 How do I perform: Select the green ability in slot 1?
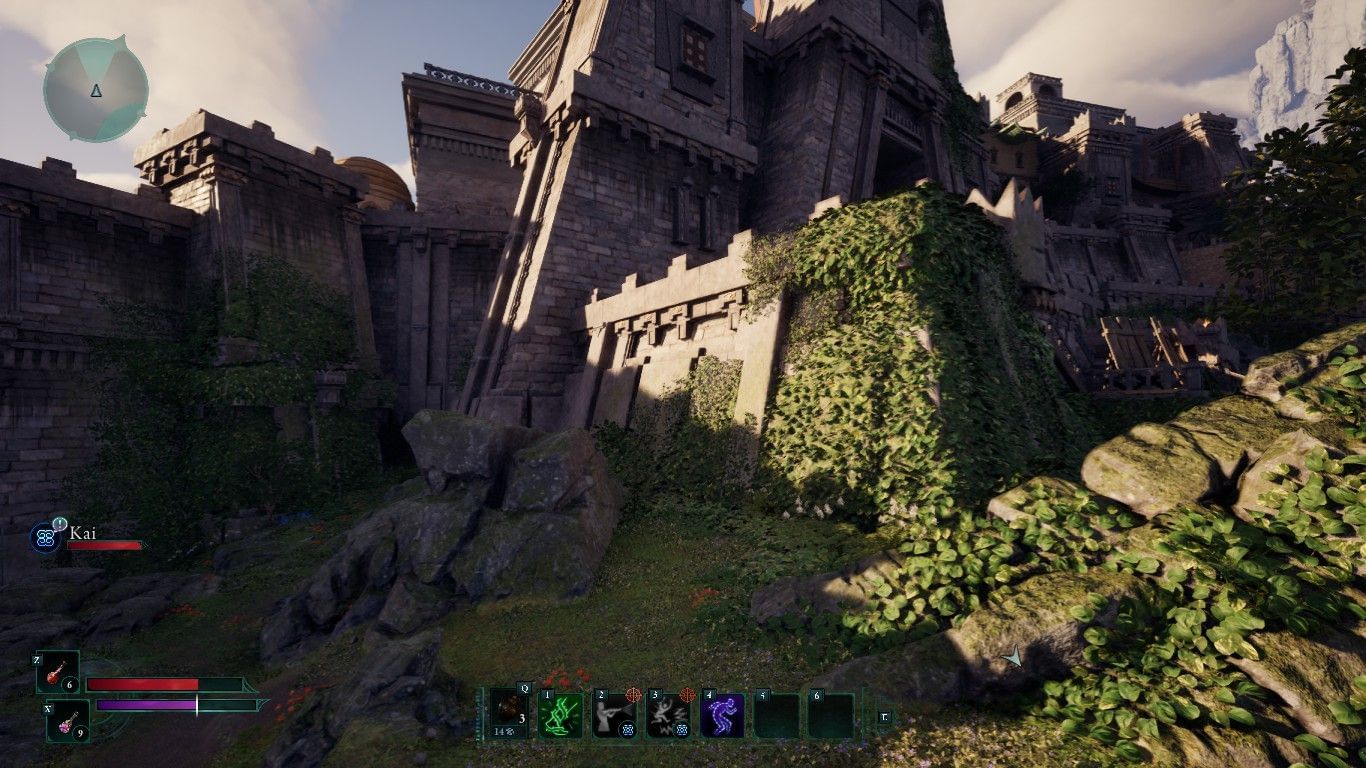pos(560,715)
